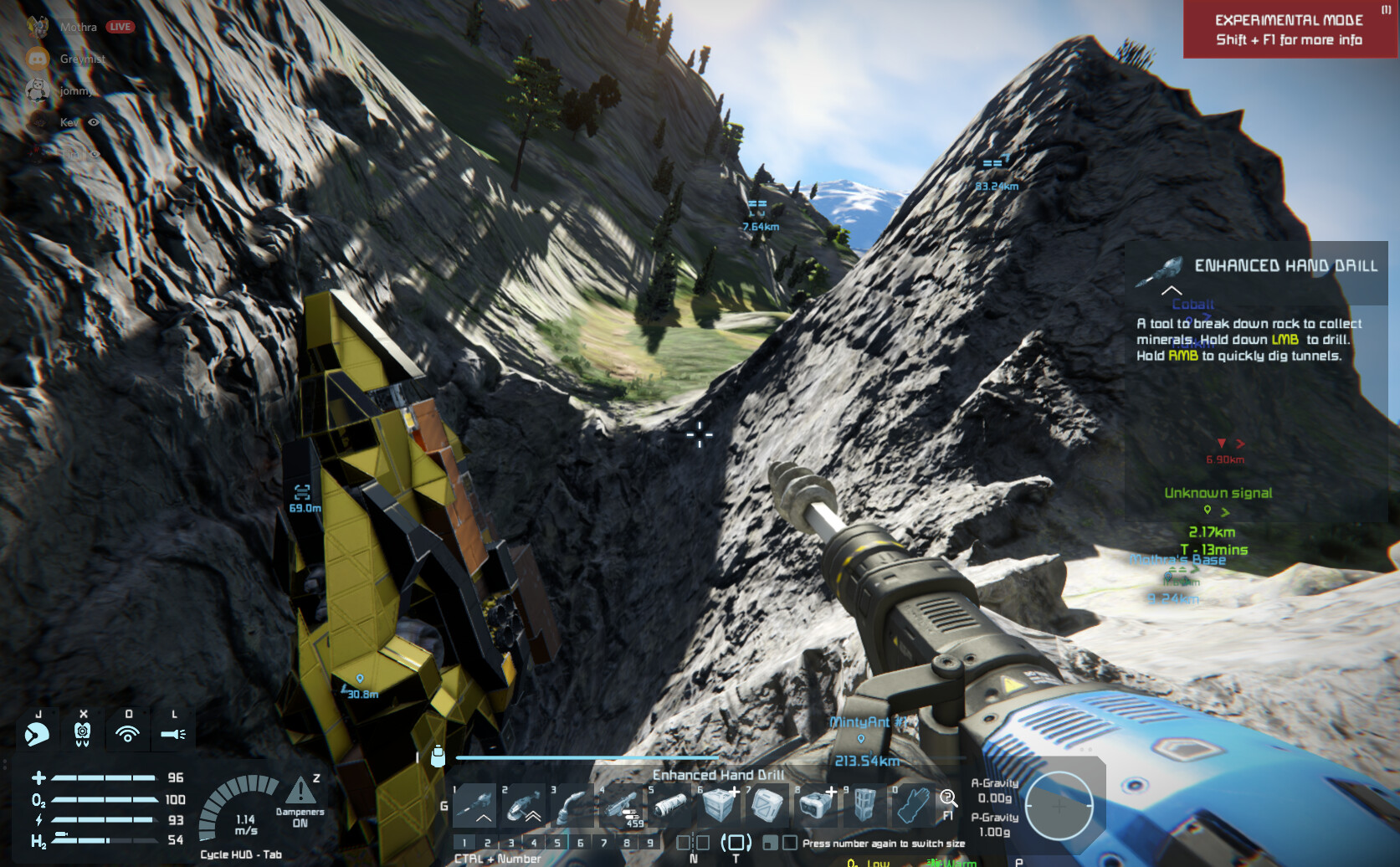The width and height of the screenshot is (1400, 867).
Task: Choose the cargo container block in slot 7
Action: click(767, 806)
